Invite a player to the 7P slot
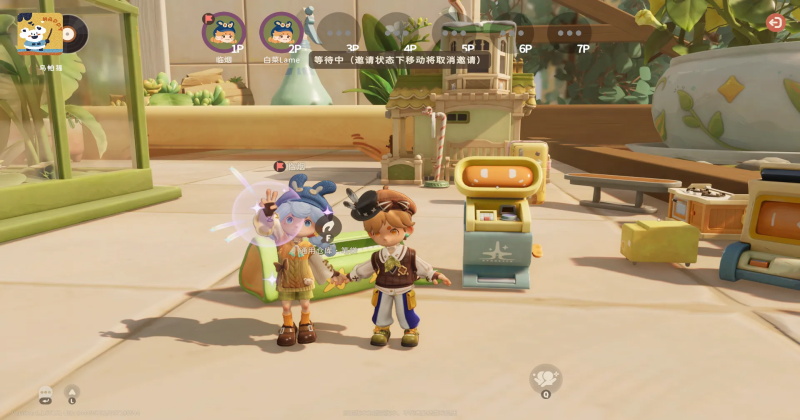This screenshot has height=420, width=800. tap(568, 31)
